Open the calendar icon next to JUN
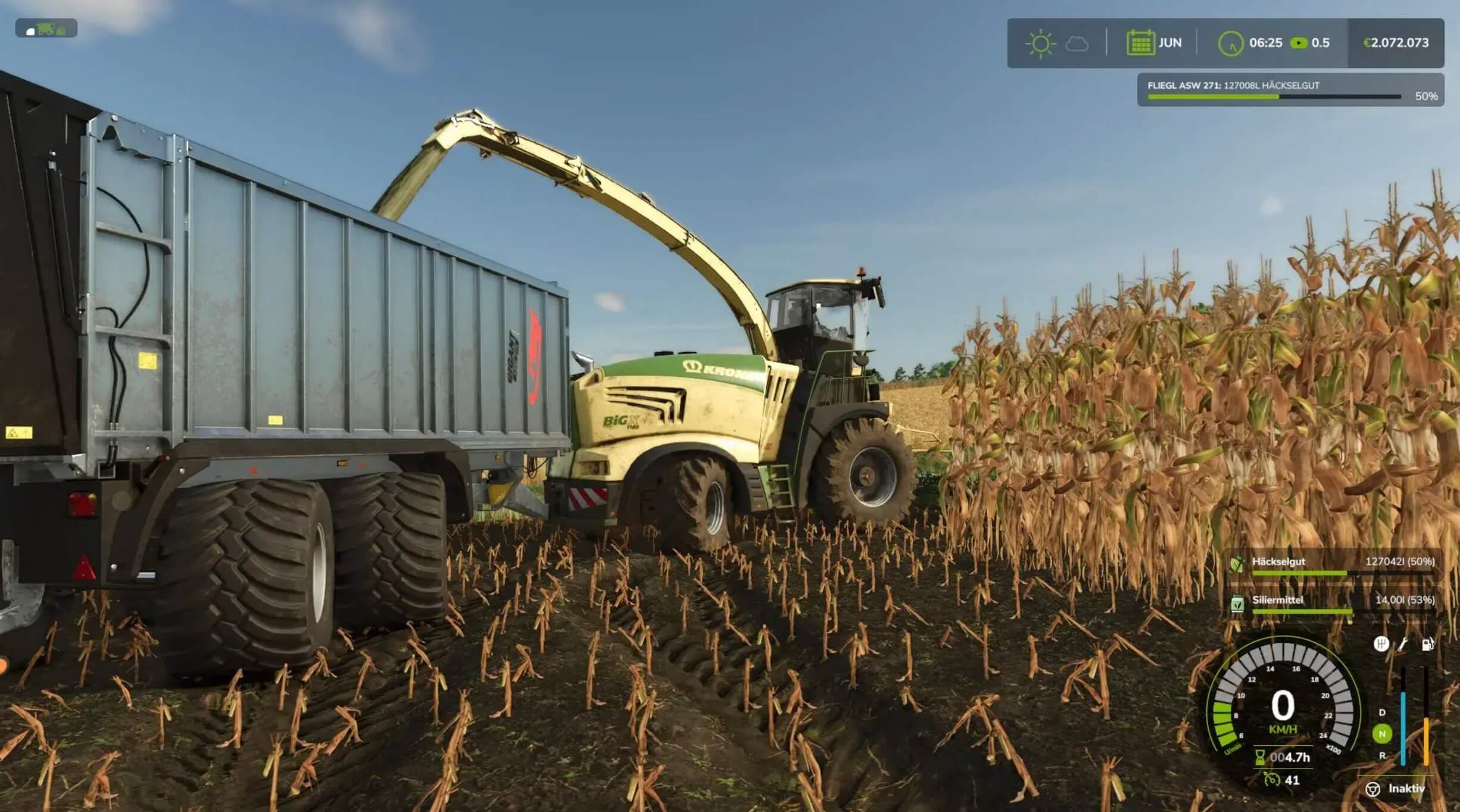This screenshot has height=812, width=1460. (1140, 43)
